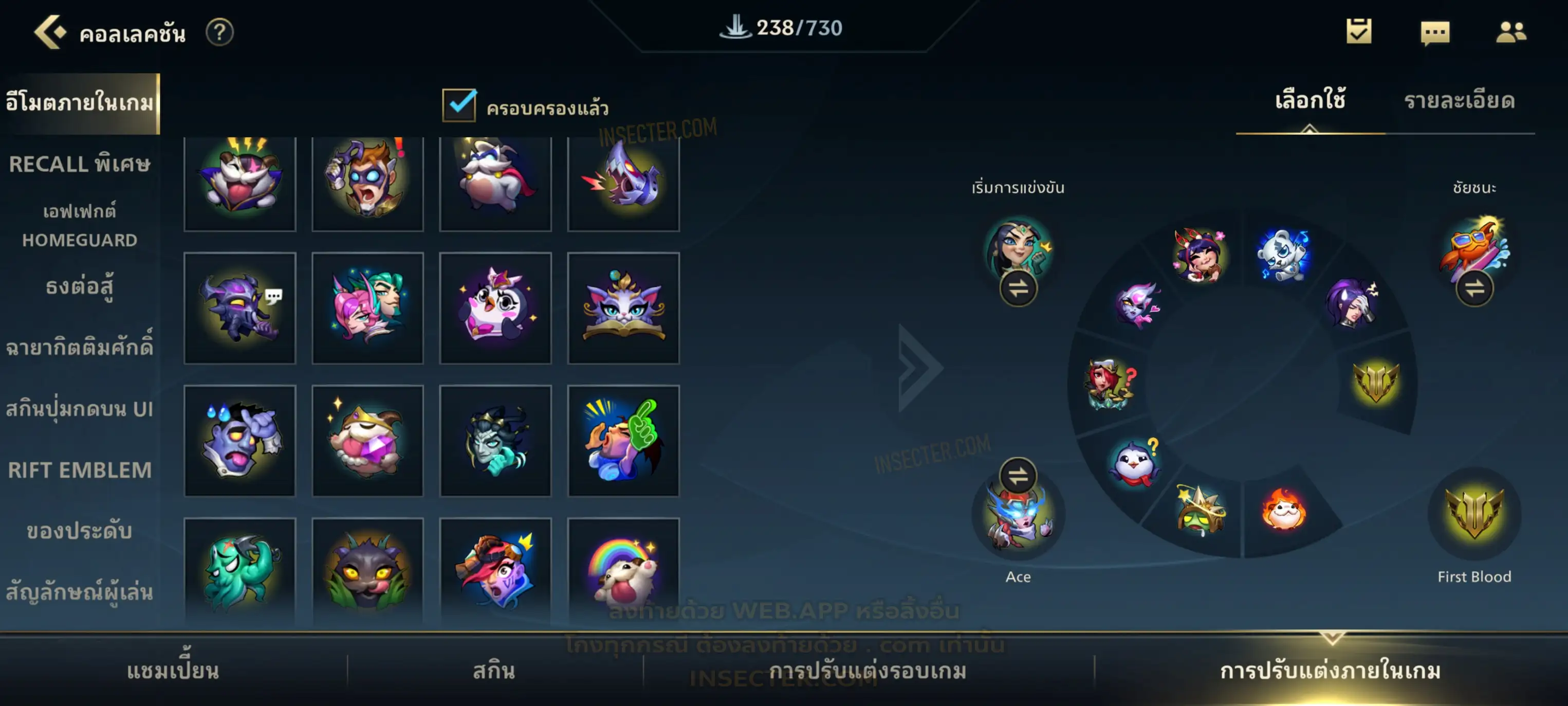The image size is (1568, 706).
Task: Go back from the คอลเลคชัน screen
Action: (49, 32)
